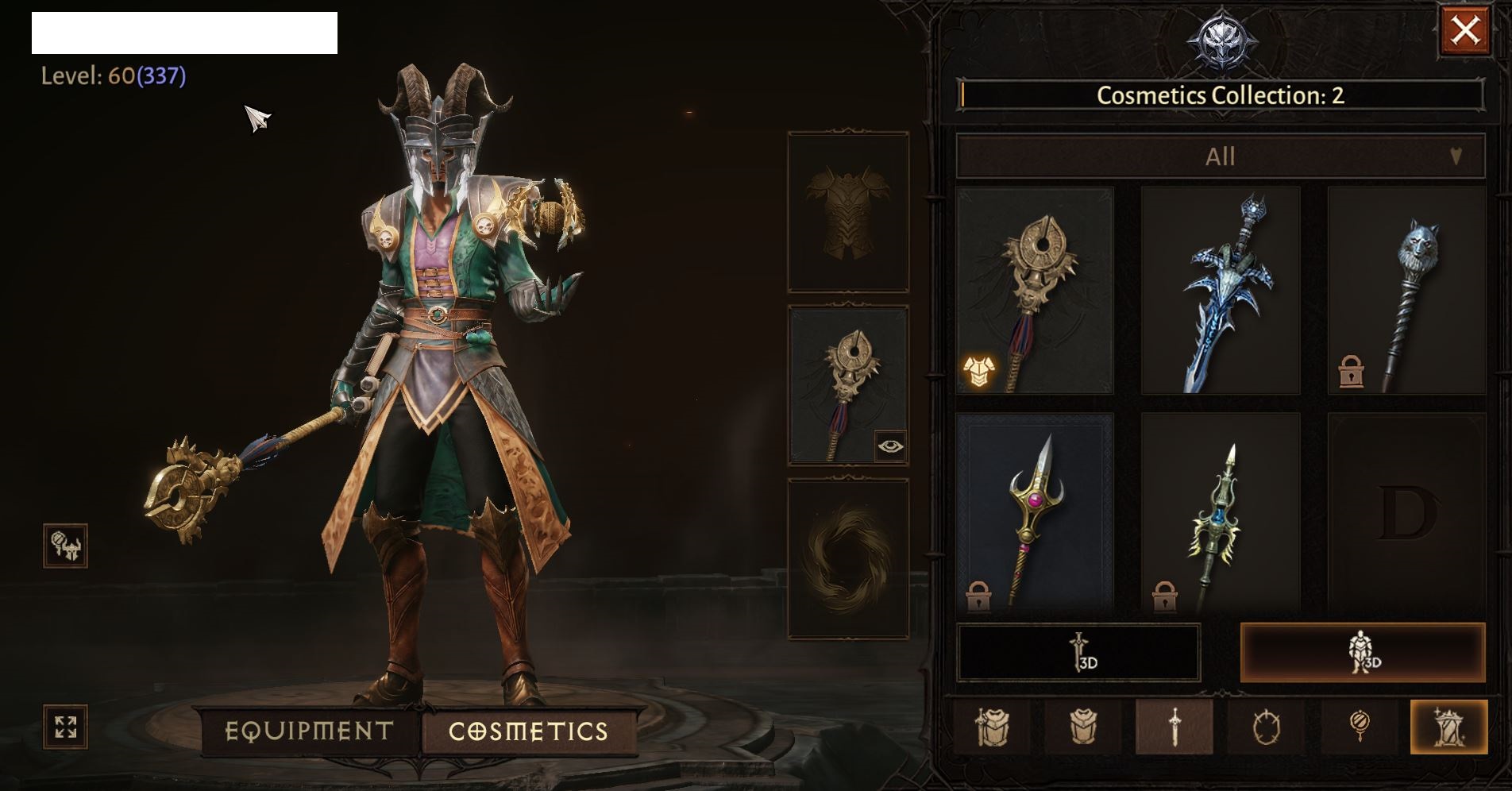The width and height of the screenshot is (1512, 791).
Task: Toggle weapon cosmetic visibility eye icon
Action: (890, 446)
